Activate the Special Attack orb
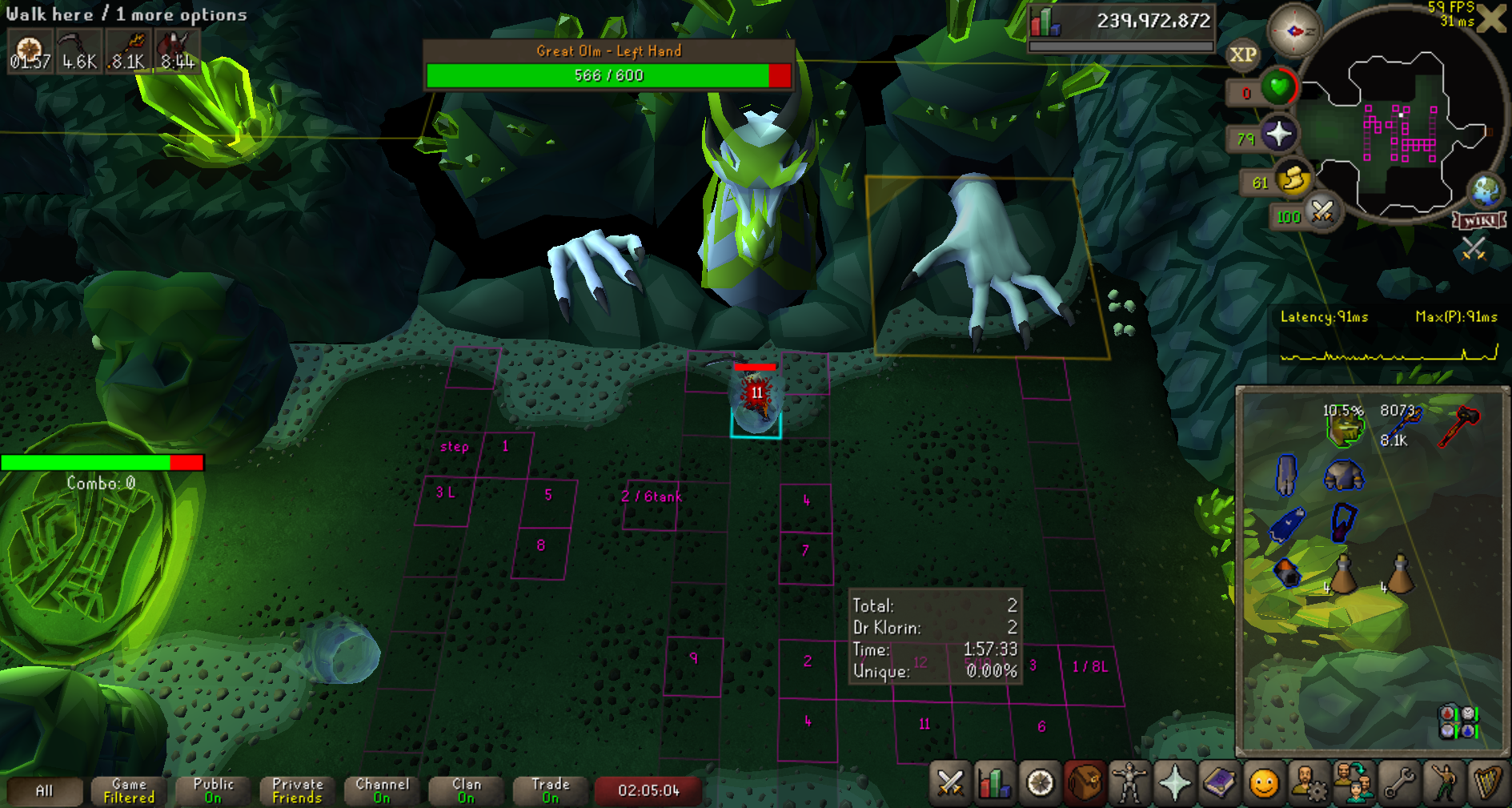The height and width of the screenshot is (808, 1512). 1321,212
